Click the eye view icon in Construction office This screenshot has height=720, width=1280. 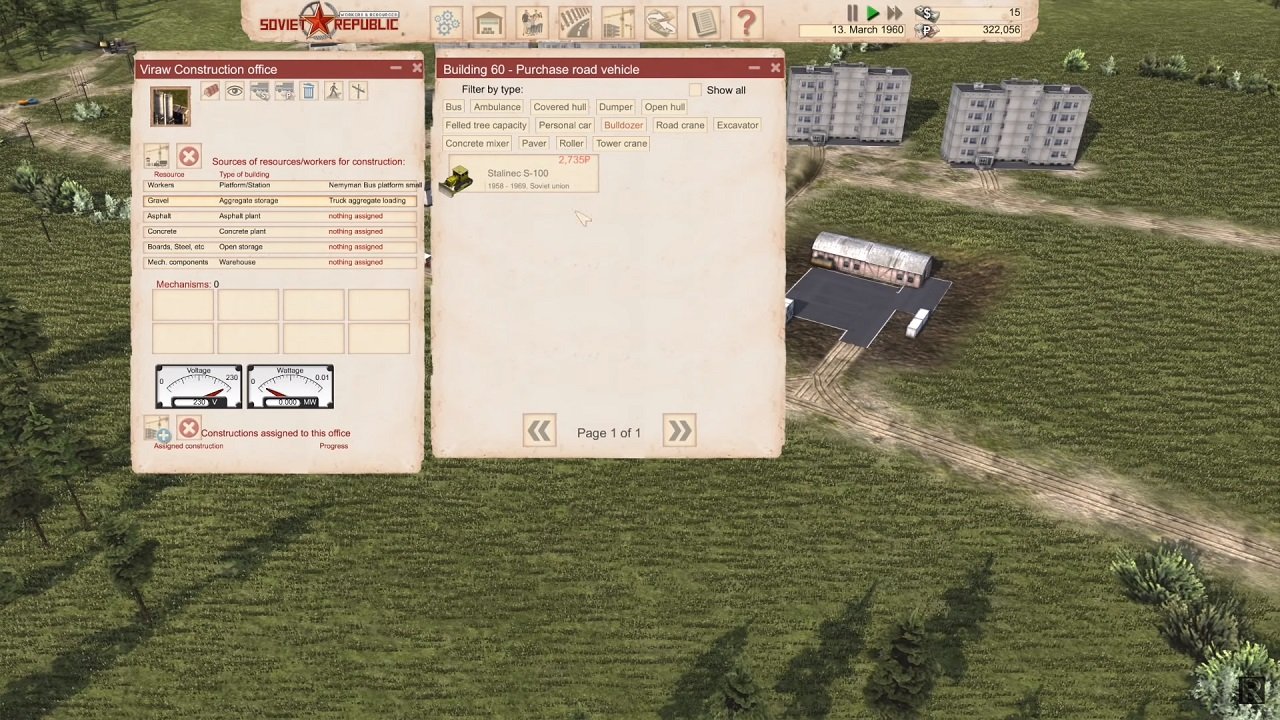(235, 91)
